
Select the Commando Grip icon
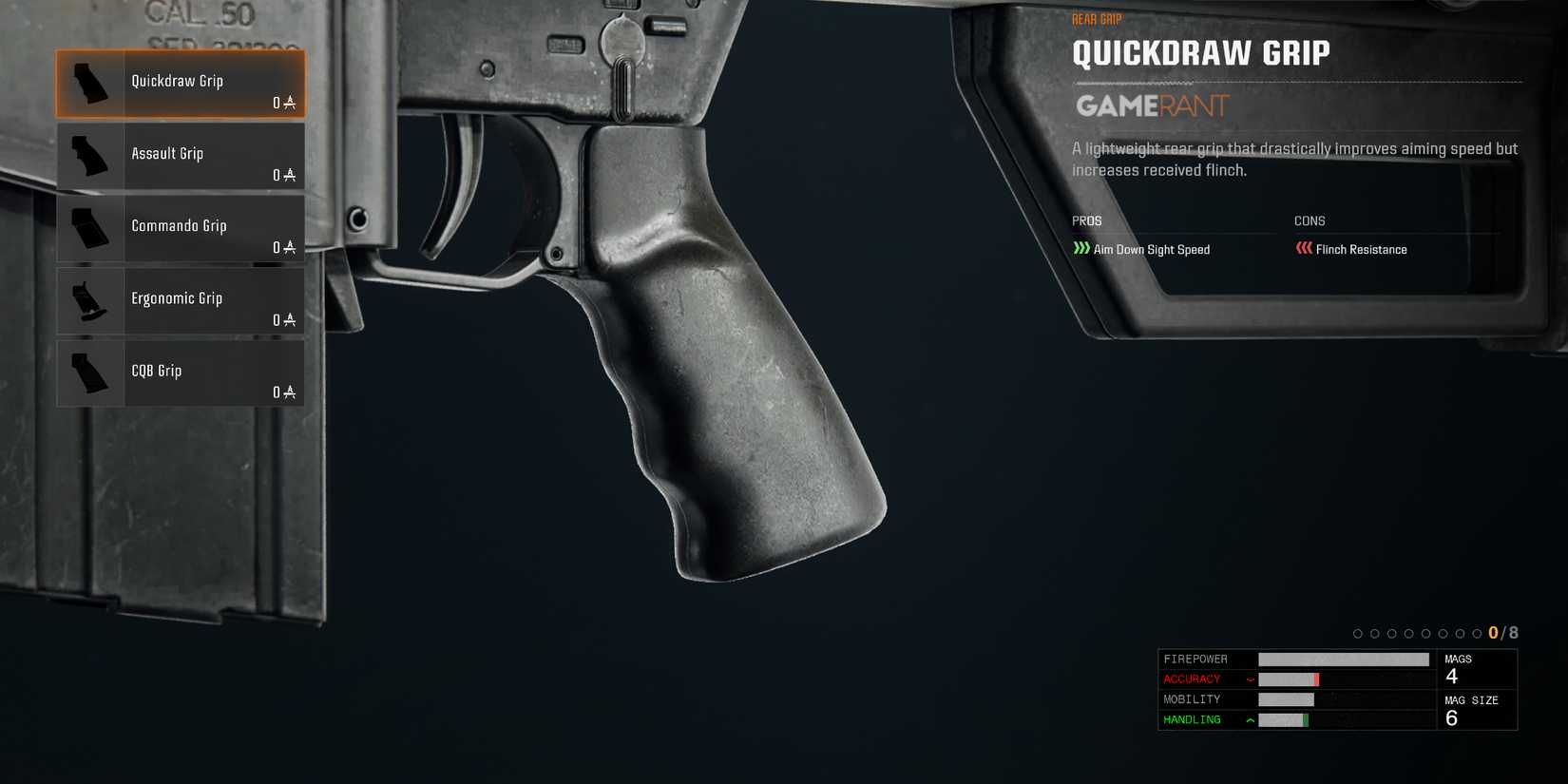pyautogui.click(x=90, y=228)
